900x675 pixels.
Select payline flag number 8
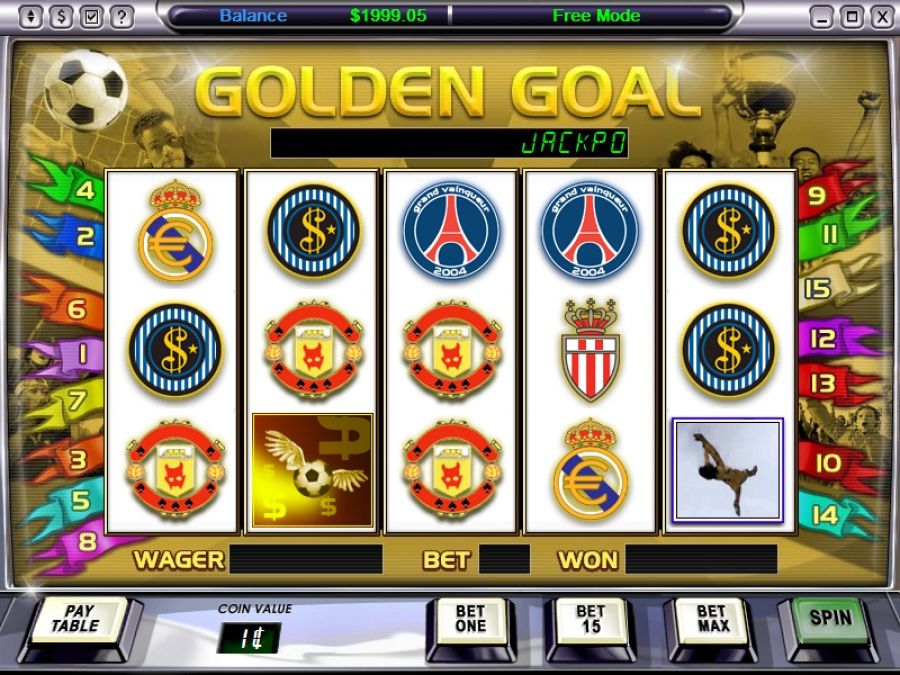(x=86, y=542)
